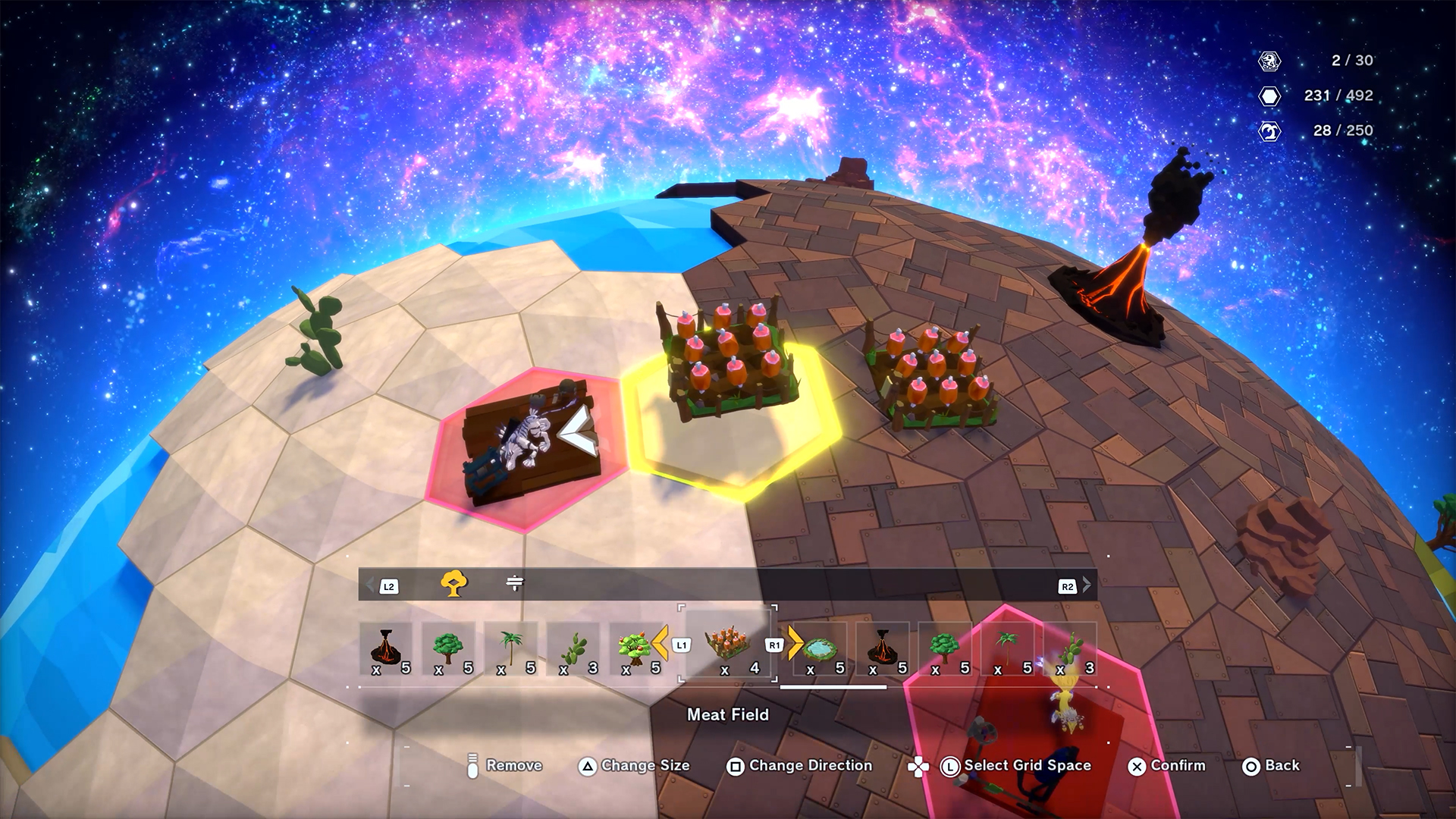Open the signpost category tab

coord(514,583)
